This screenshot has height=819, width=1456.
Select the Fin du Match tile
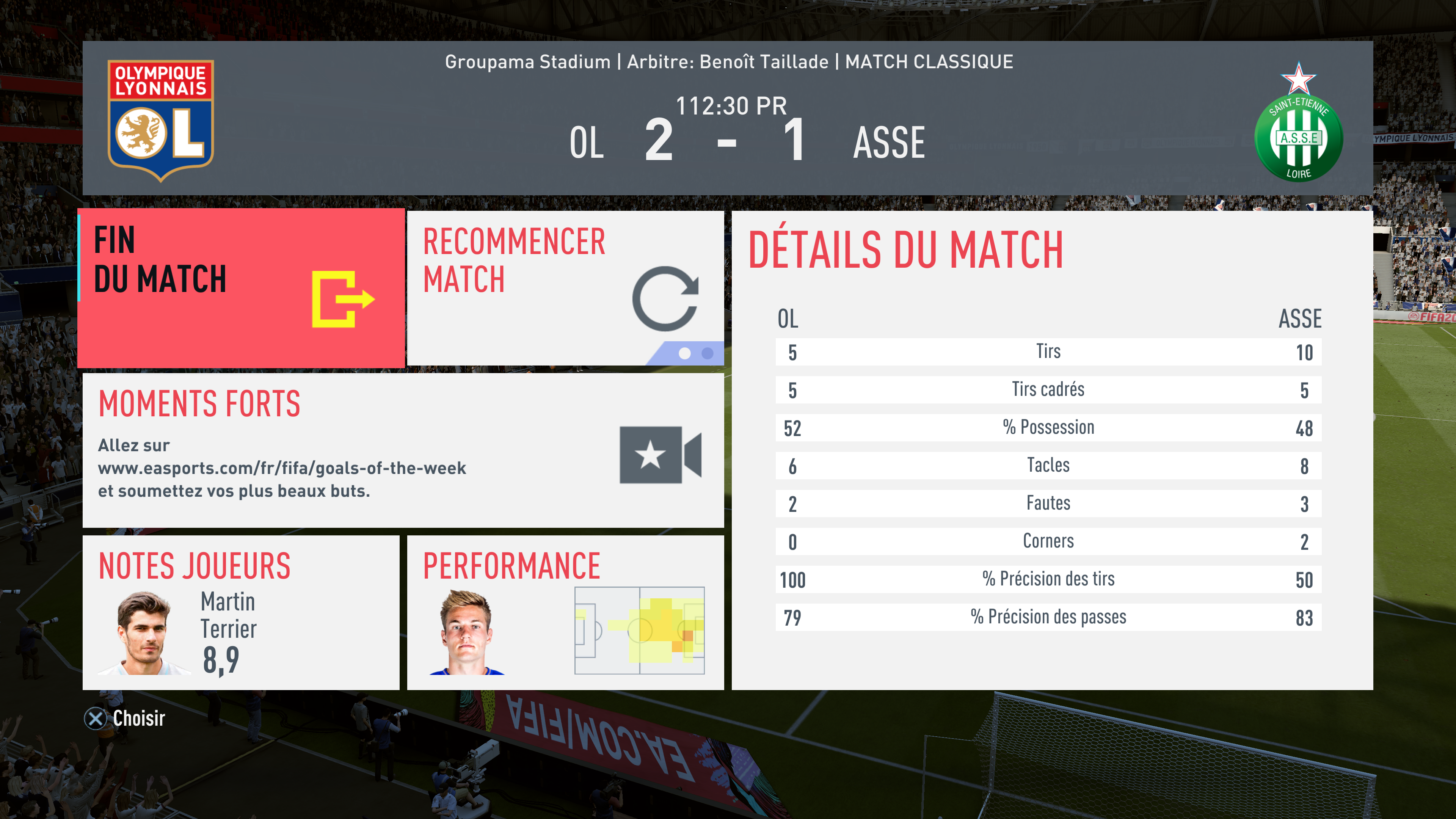tap(242, 288)
